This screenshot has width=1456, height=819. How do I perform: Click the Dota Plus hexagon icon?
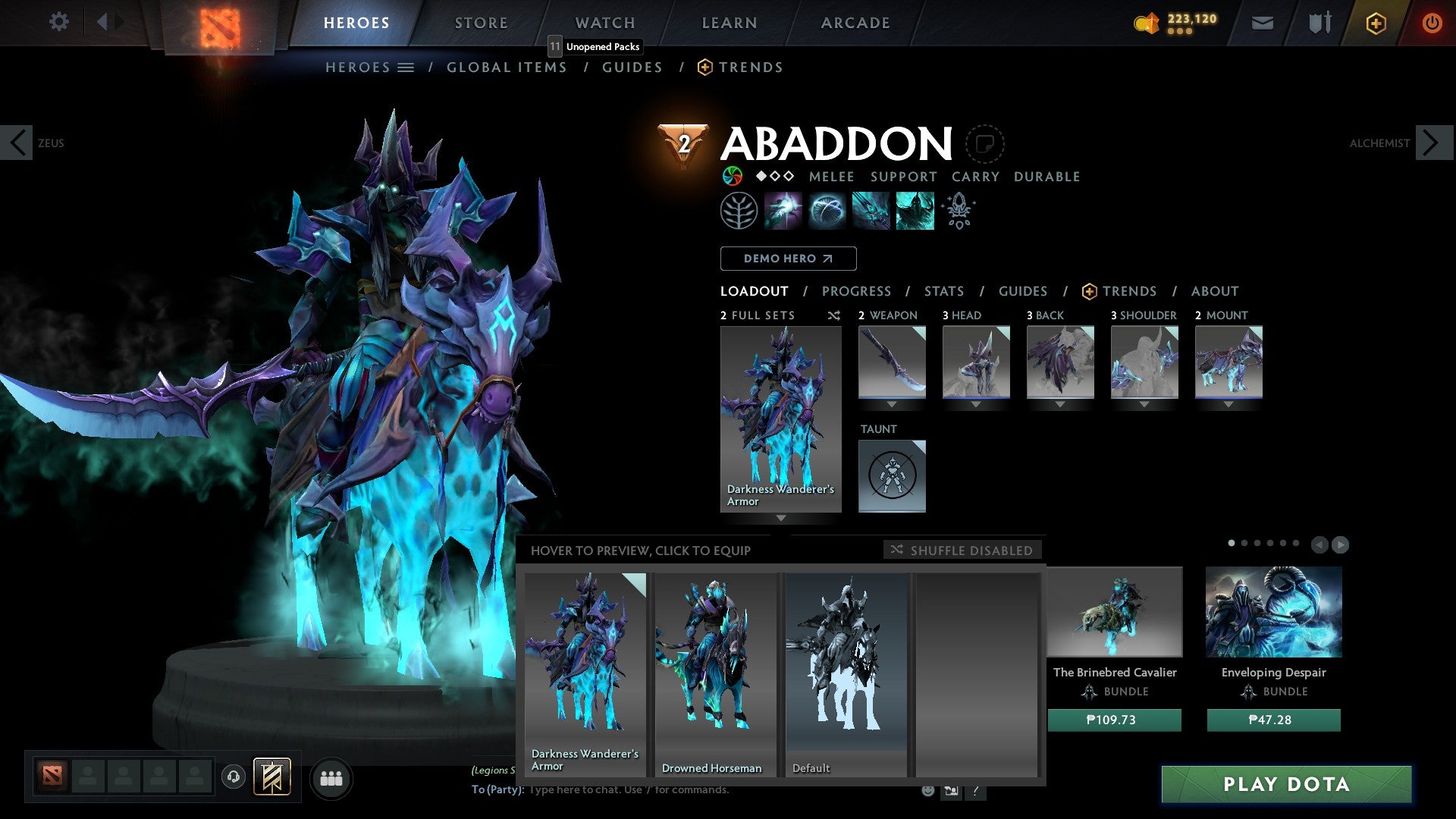1375,23
